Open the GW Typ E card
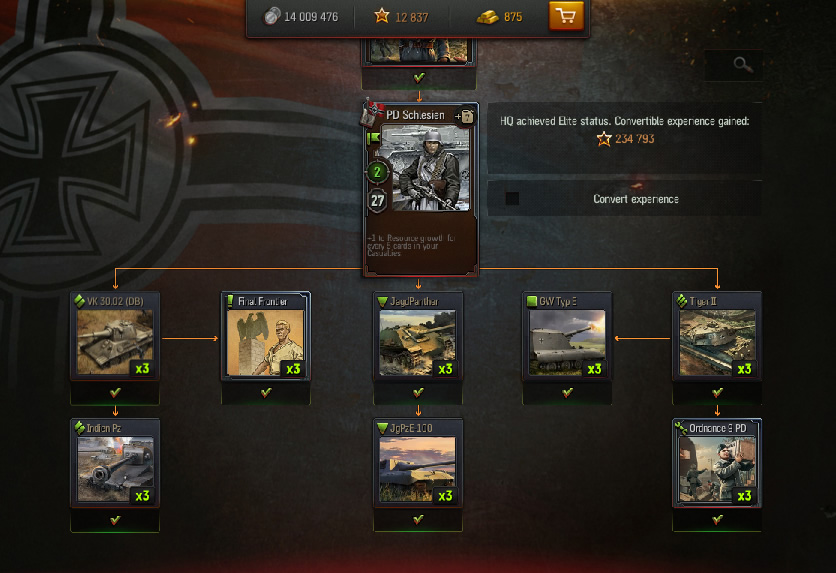 567,337
